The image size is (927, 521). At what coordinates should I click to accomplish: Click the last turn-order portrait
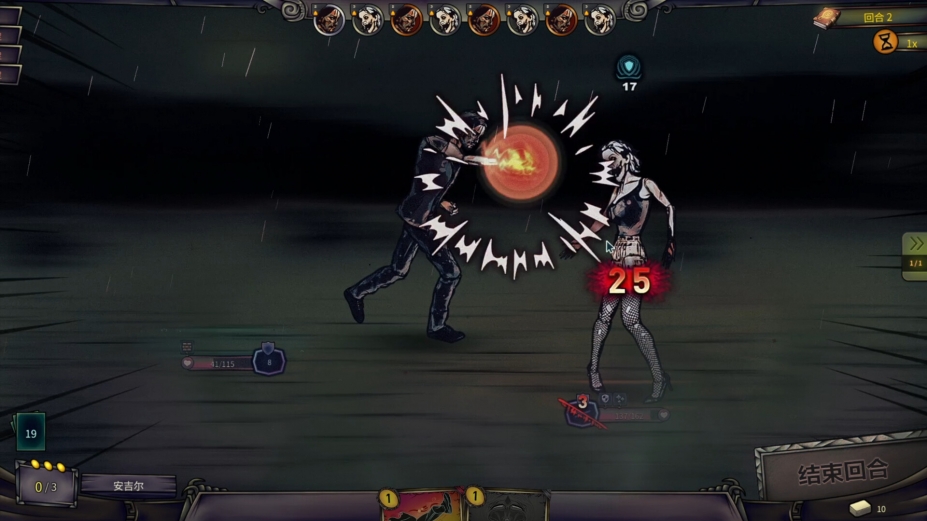[600, 19]
